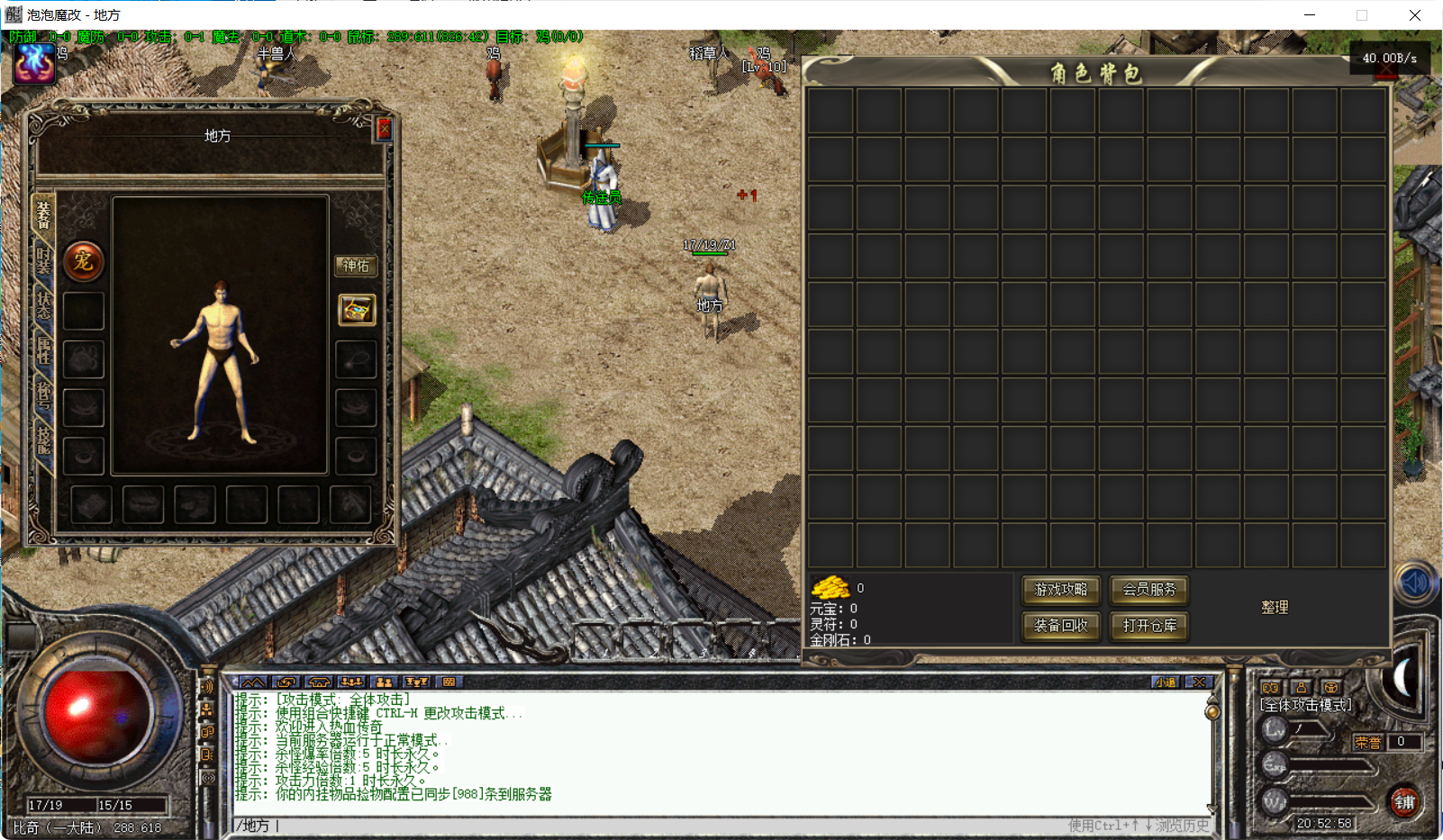Click the 装备回收 recycle button
The image size is (1443, 840).
(1060, 627)
